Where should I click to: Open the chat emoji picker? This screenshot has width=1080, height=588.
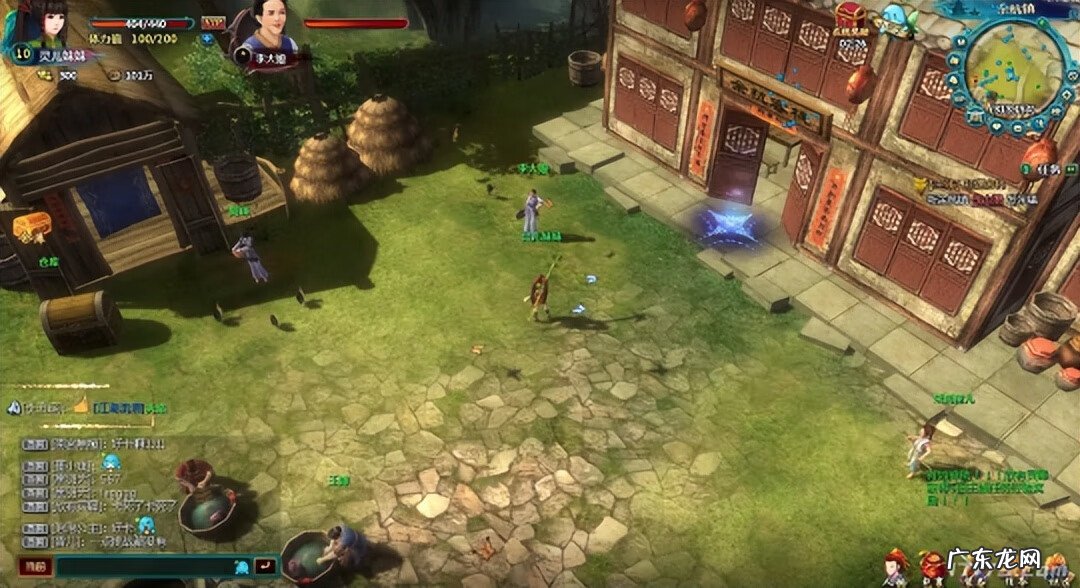(x=240, y=566)
